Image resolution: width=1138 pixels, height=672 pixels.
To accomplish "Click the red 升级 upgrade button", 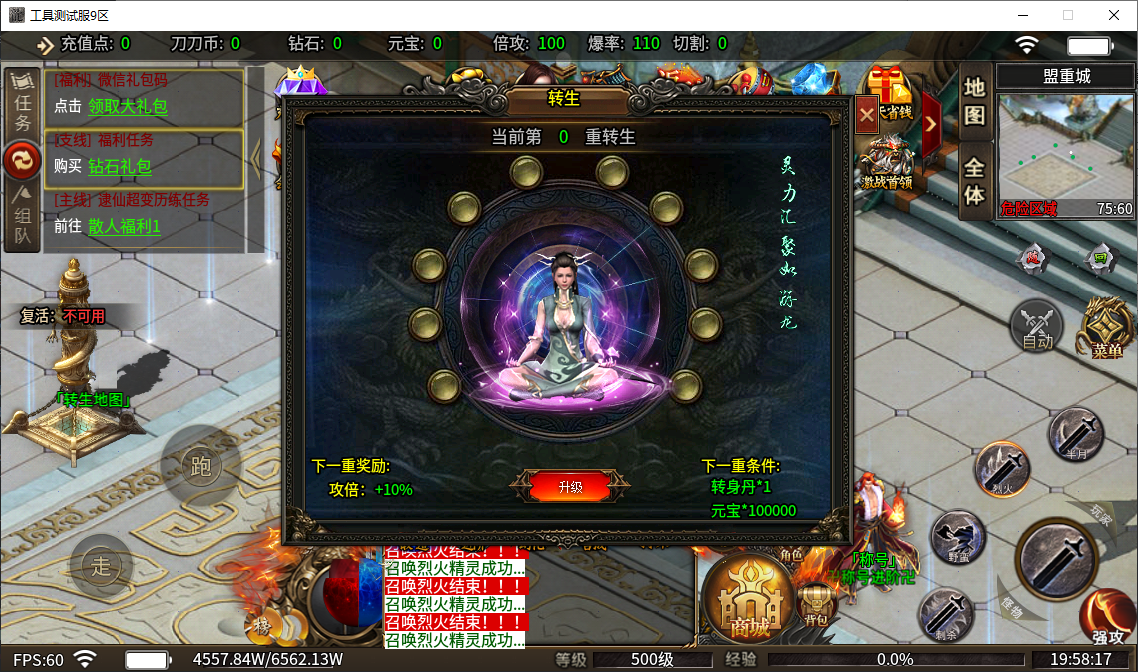I will coord(570,487).
